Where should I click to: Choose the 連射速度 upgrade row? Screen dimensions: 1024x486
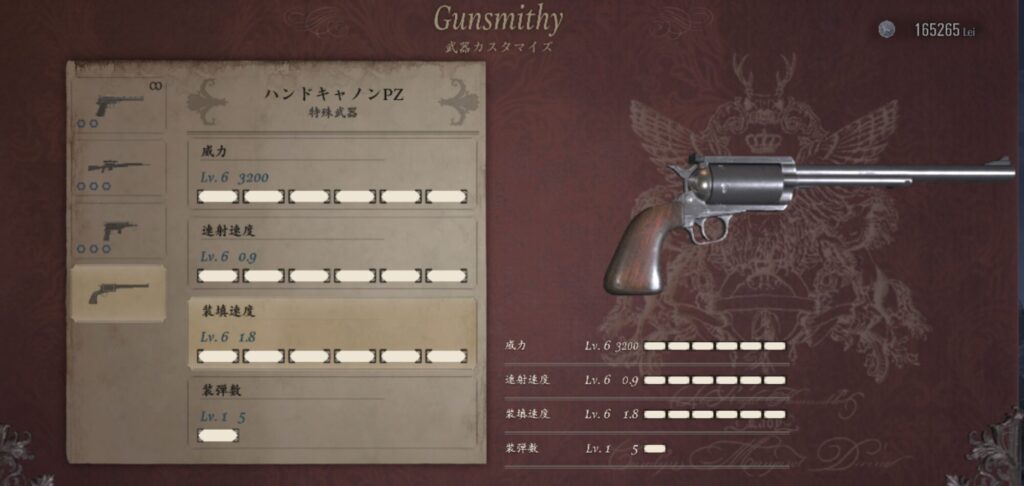(332, 254)
